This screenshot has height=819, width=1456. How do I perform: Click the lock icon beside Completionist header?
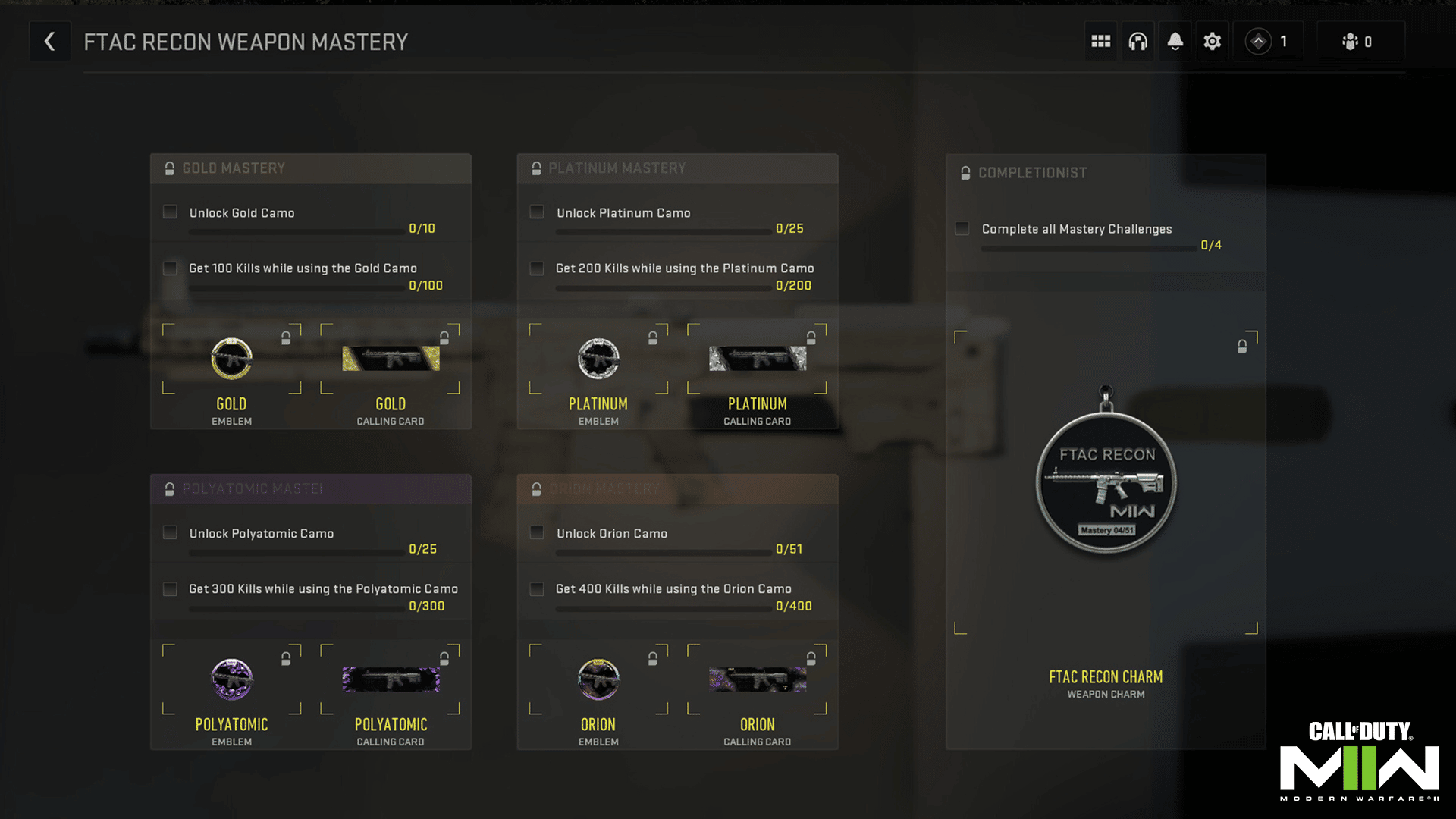tap(964, 172)
